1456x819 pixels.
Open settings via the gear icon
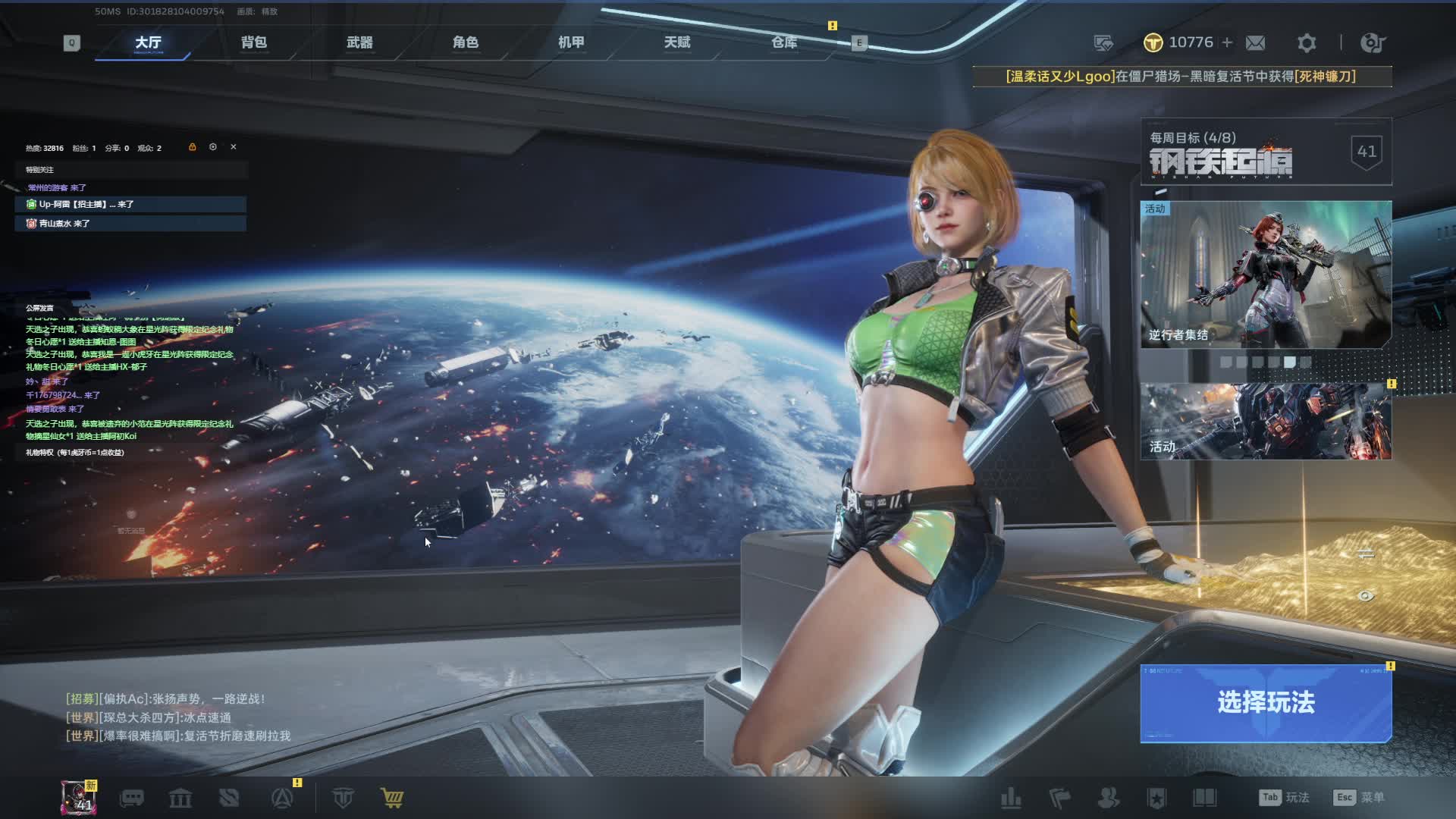click(1306, 43)
